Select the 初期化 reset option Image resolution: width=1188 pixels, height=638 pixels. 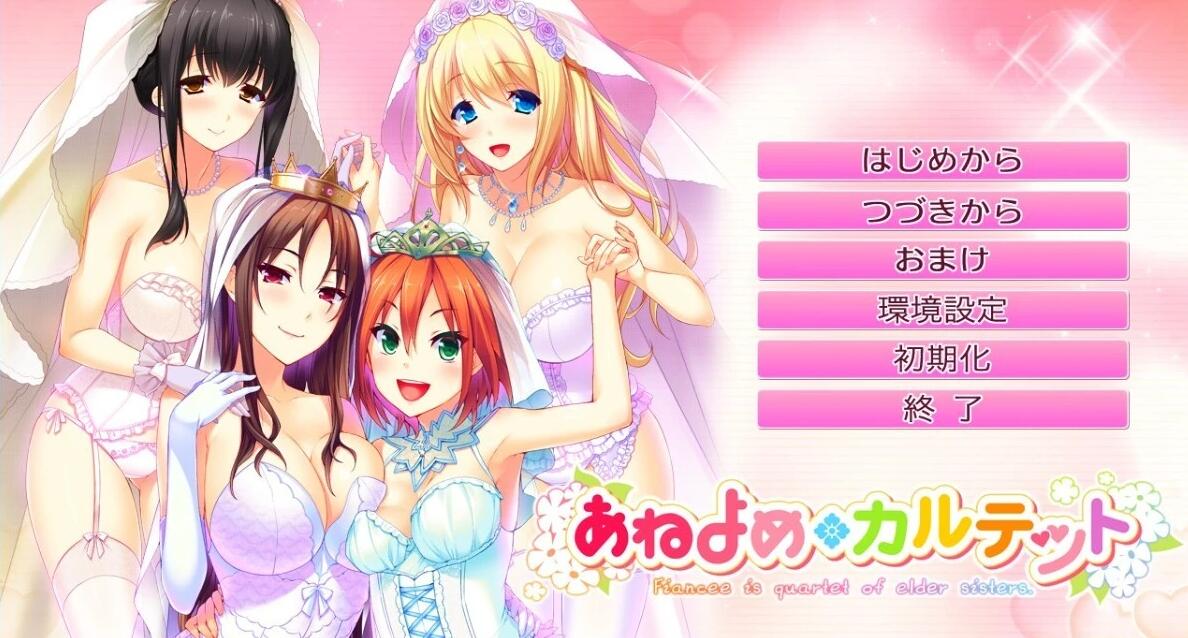(x=942, y=359)
